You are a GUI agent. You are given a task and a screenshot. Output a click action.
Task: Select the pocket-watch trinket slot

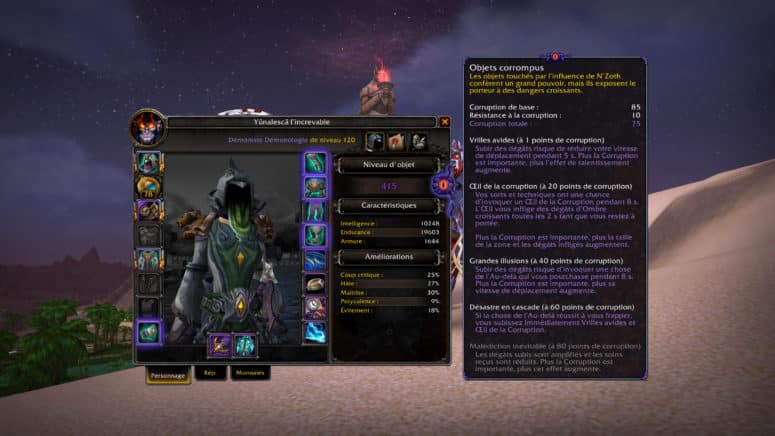(315, 307)
